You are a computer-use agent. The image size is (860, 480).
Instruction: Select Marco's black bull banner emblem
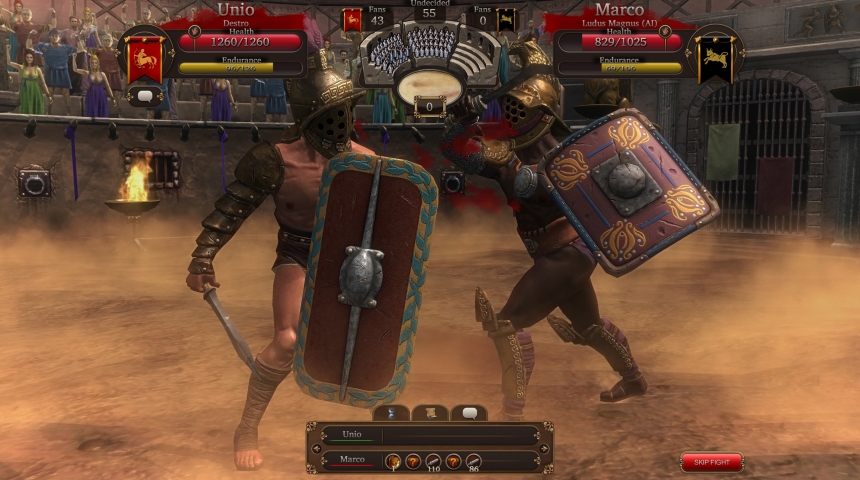714,59
